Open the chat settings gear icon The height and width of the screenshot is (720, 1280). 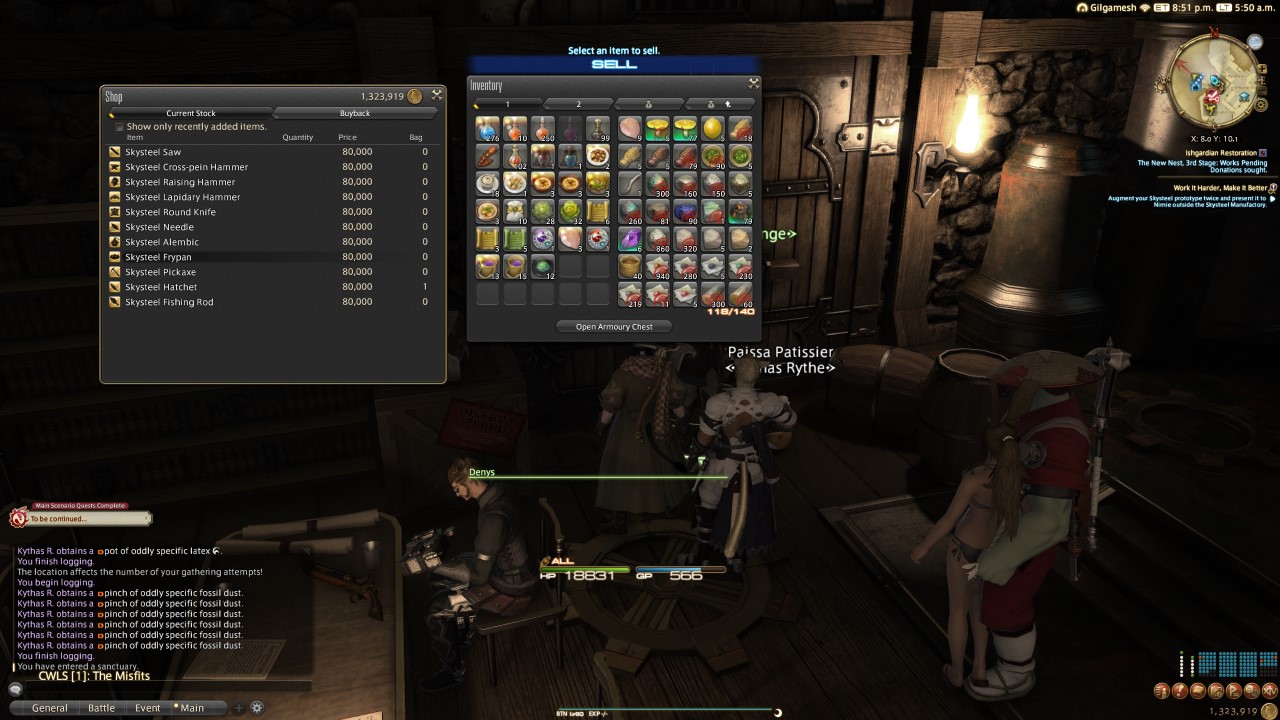(256, 707)
